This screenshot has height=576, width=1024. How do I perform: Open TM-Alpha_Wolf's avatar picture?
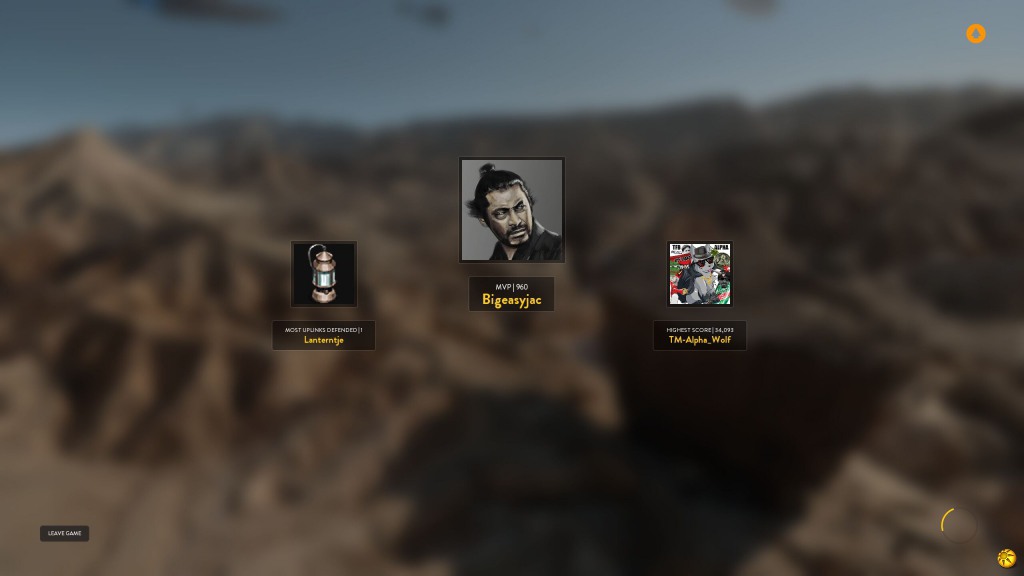click(x=700, y=274)
